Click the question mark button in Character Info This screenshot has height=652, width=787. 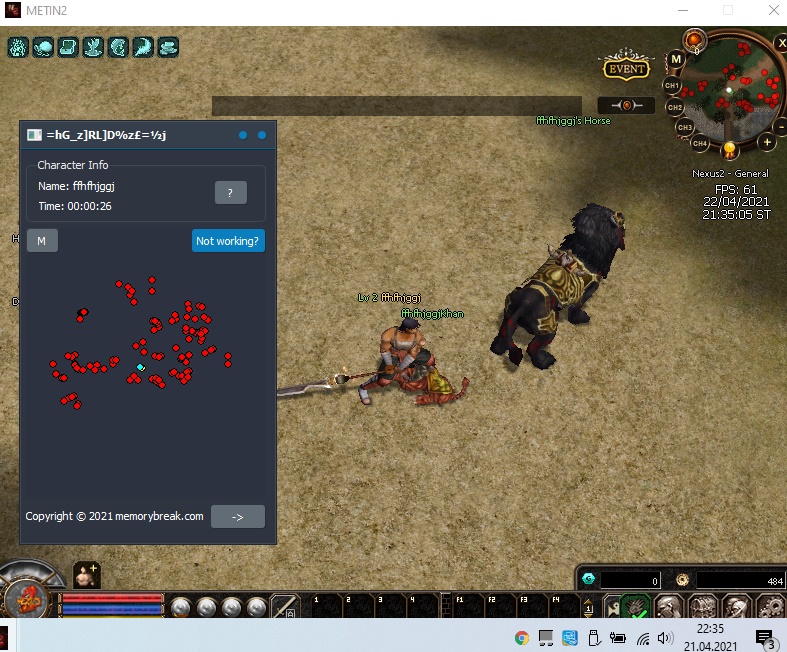pos(230,193)
